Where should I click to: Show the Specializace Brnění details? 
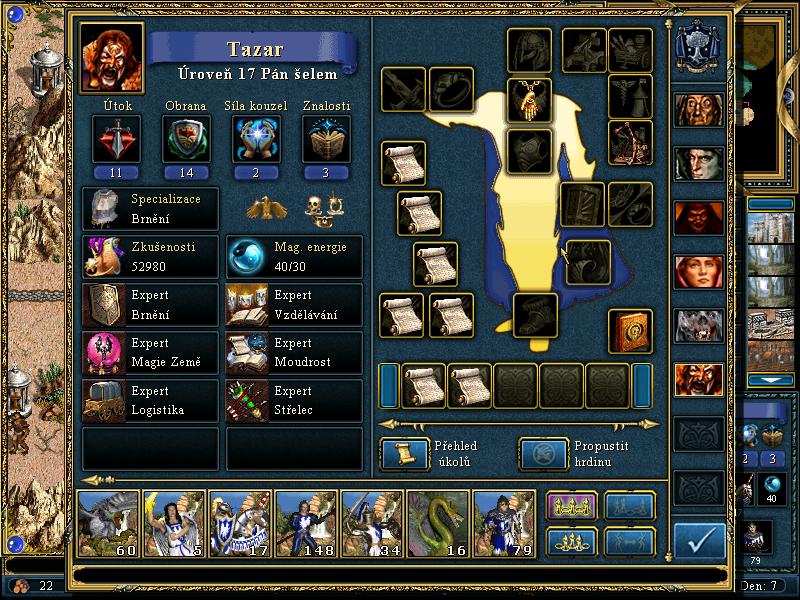point(150,208)
